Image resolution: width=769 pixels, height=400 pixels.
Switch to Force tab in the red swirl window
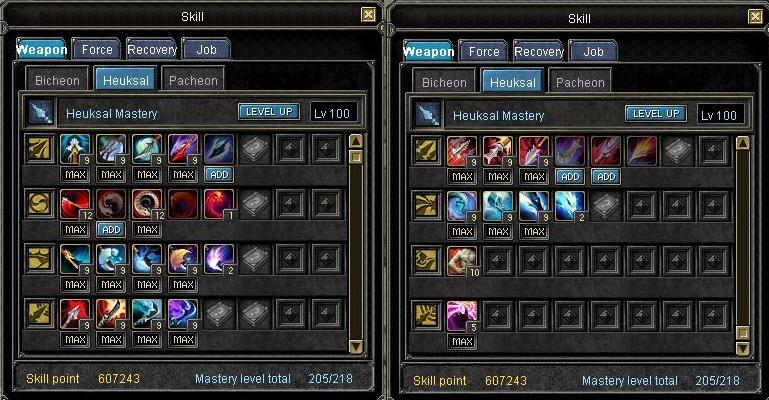98,49
